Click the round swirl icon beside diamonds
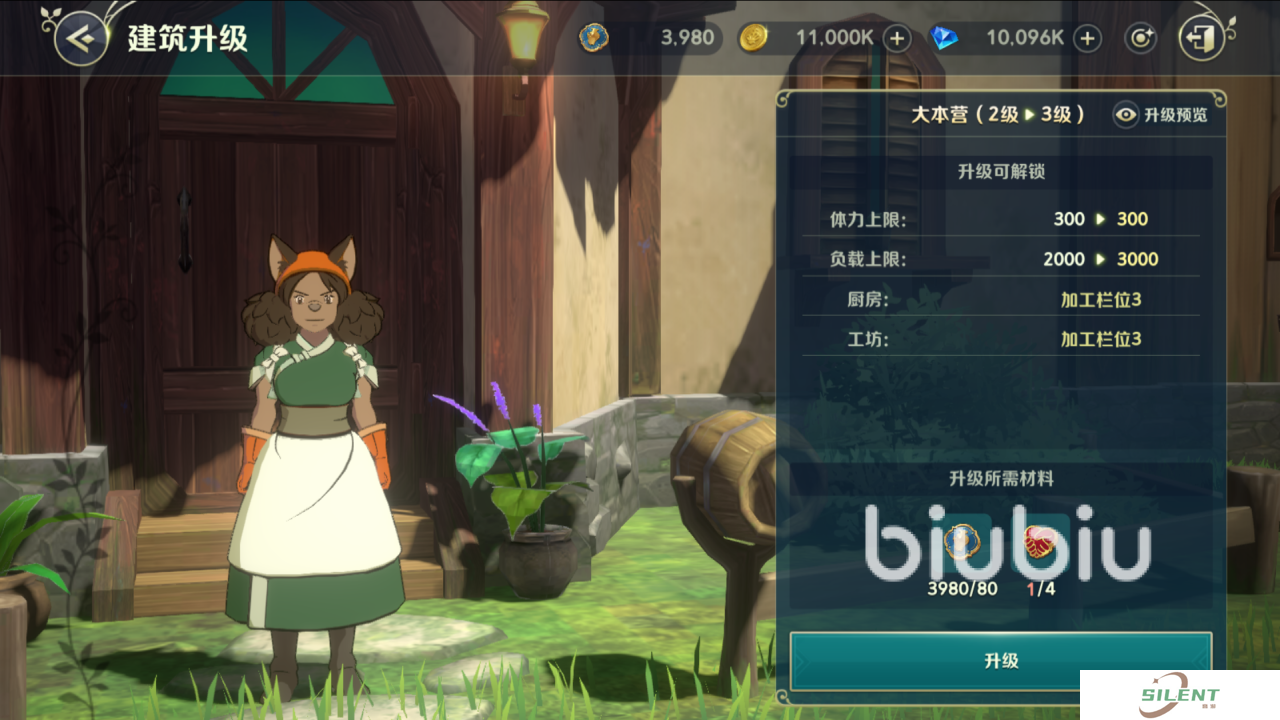 pos(1140,39)
